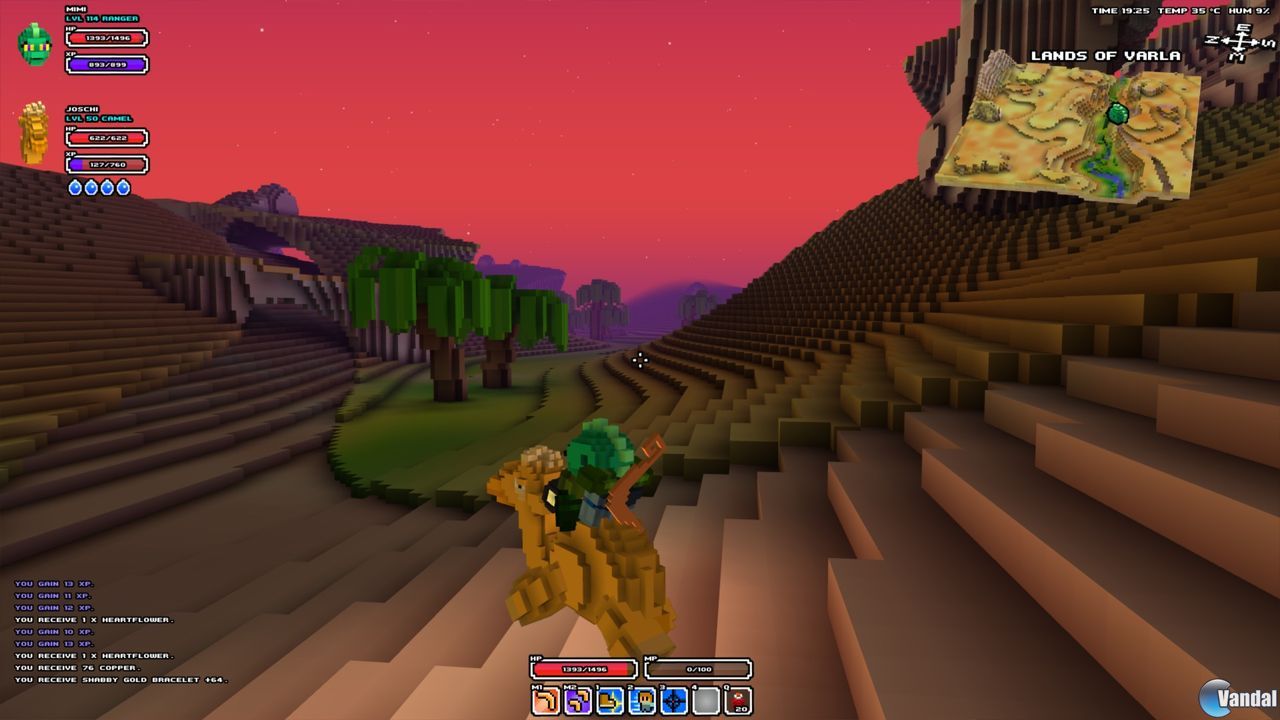Toggle the first blue pet food orb

tap(75, 185)
